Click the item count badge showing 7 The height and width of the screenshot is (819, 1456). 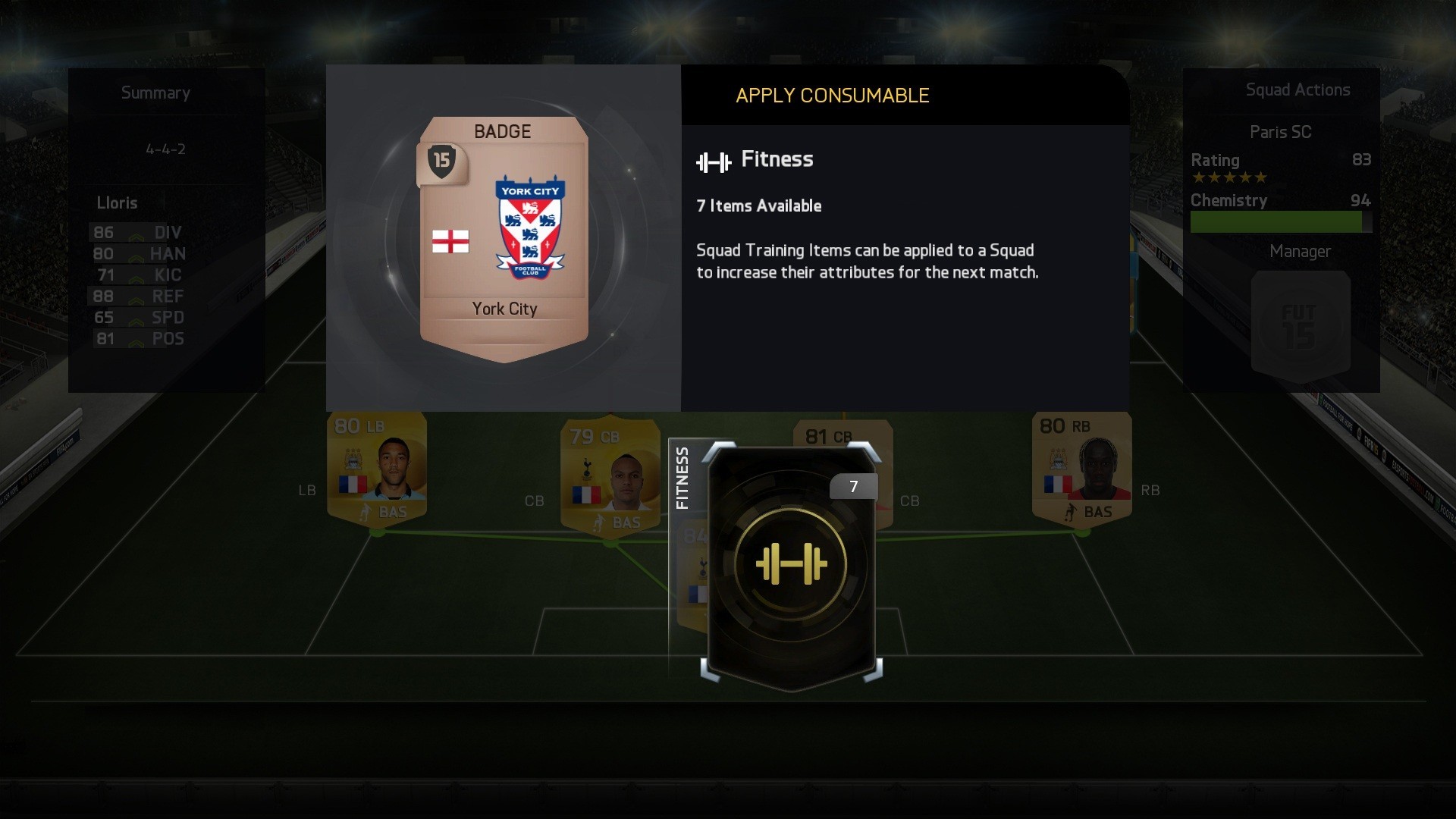pyautogui.click(x=854, y=486)
